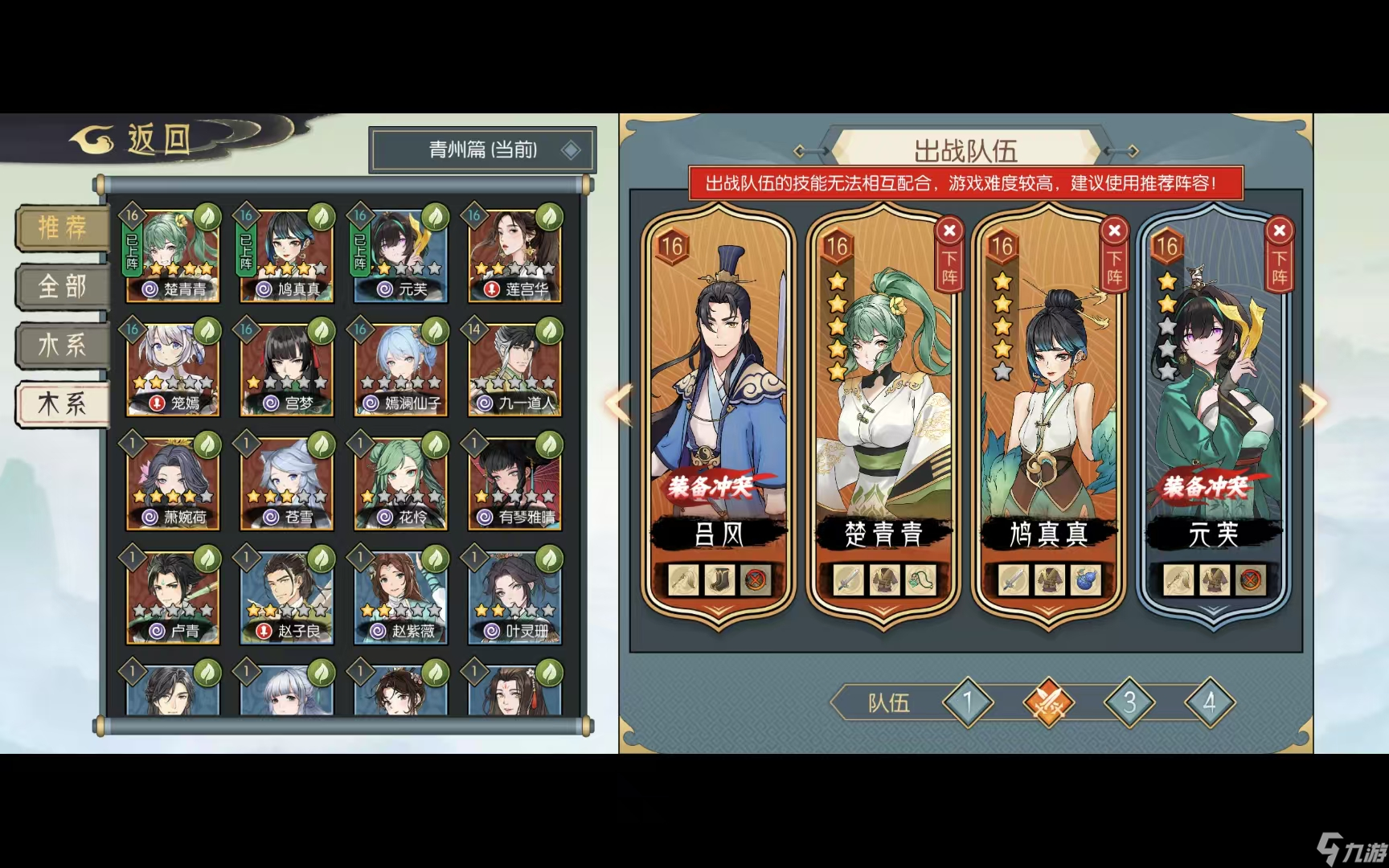This screenshot has width=1389, height=868.
Task: Select the 莲宫华 character thumbnail
Action: tap(513, 253)
